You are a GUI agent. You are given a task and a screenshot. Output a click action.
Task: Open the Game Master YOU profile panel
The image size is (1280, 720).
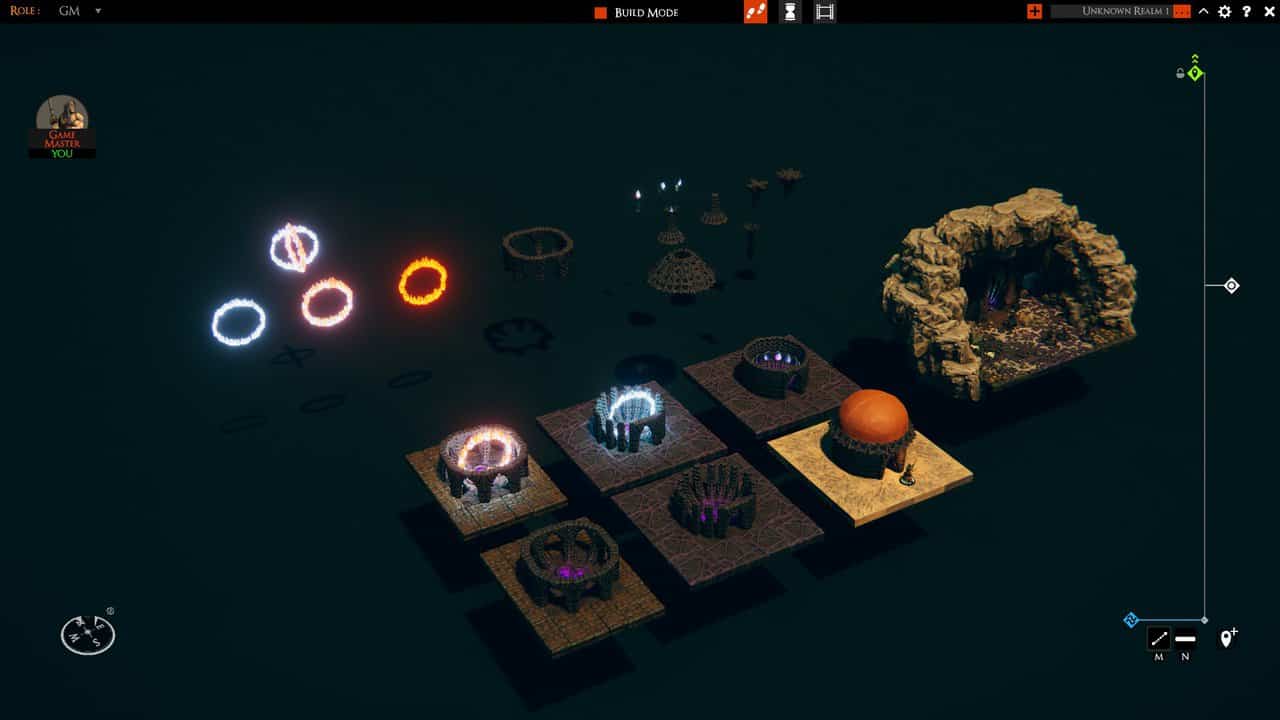(63, 125)
